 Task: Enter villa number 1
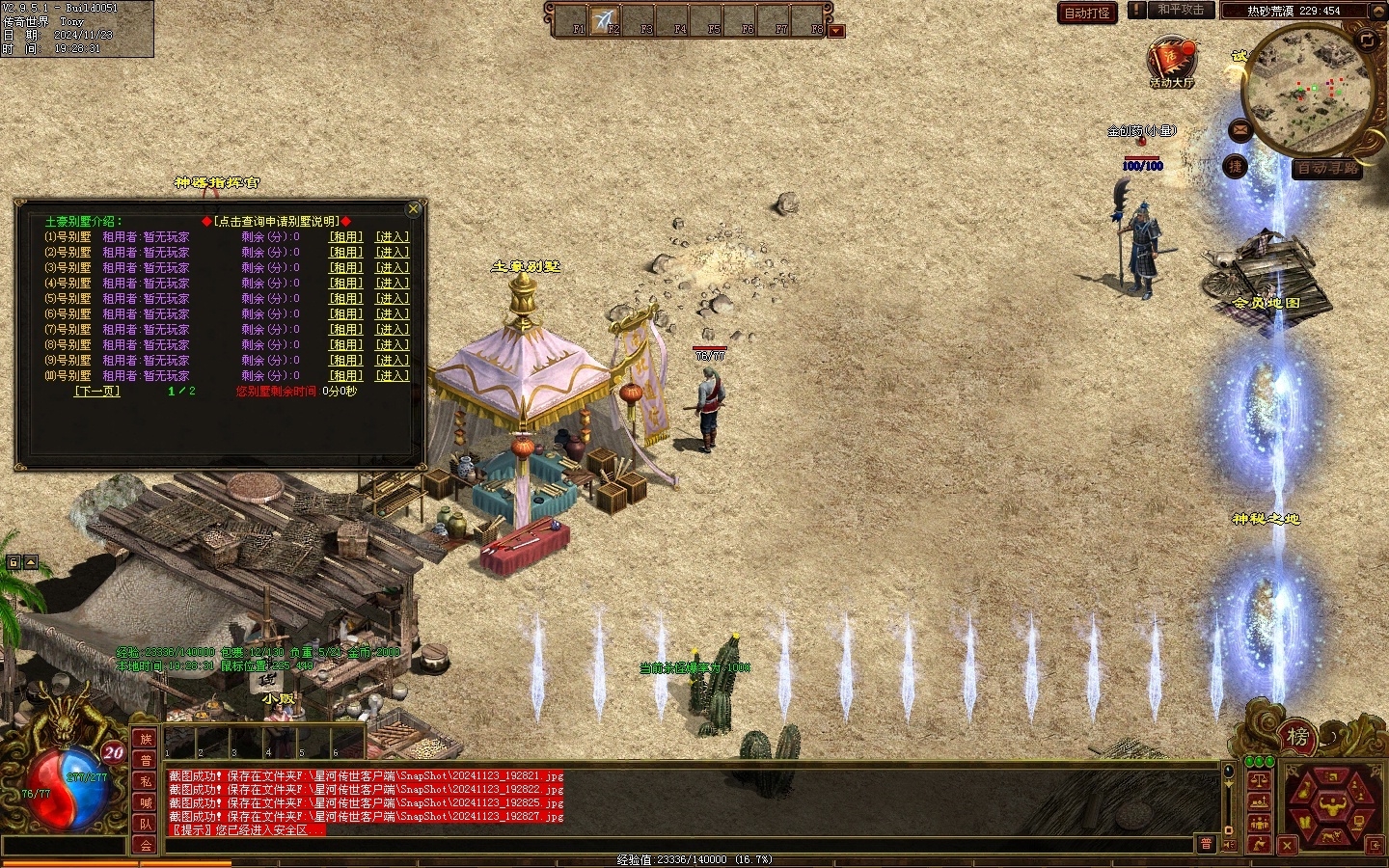click(392, 236)
